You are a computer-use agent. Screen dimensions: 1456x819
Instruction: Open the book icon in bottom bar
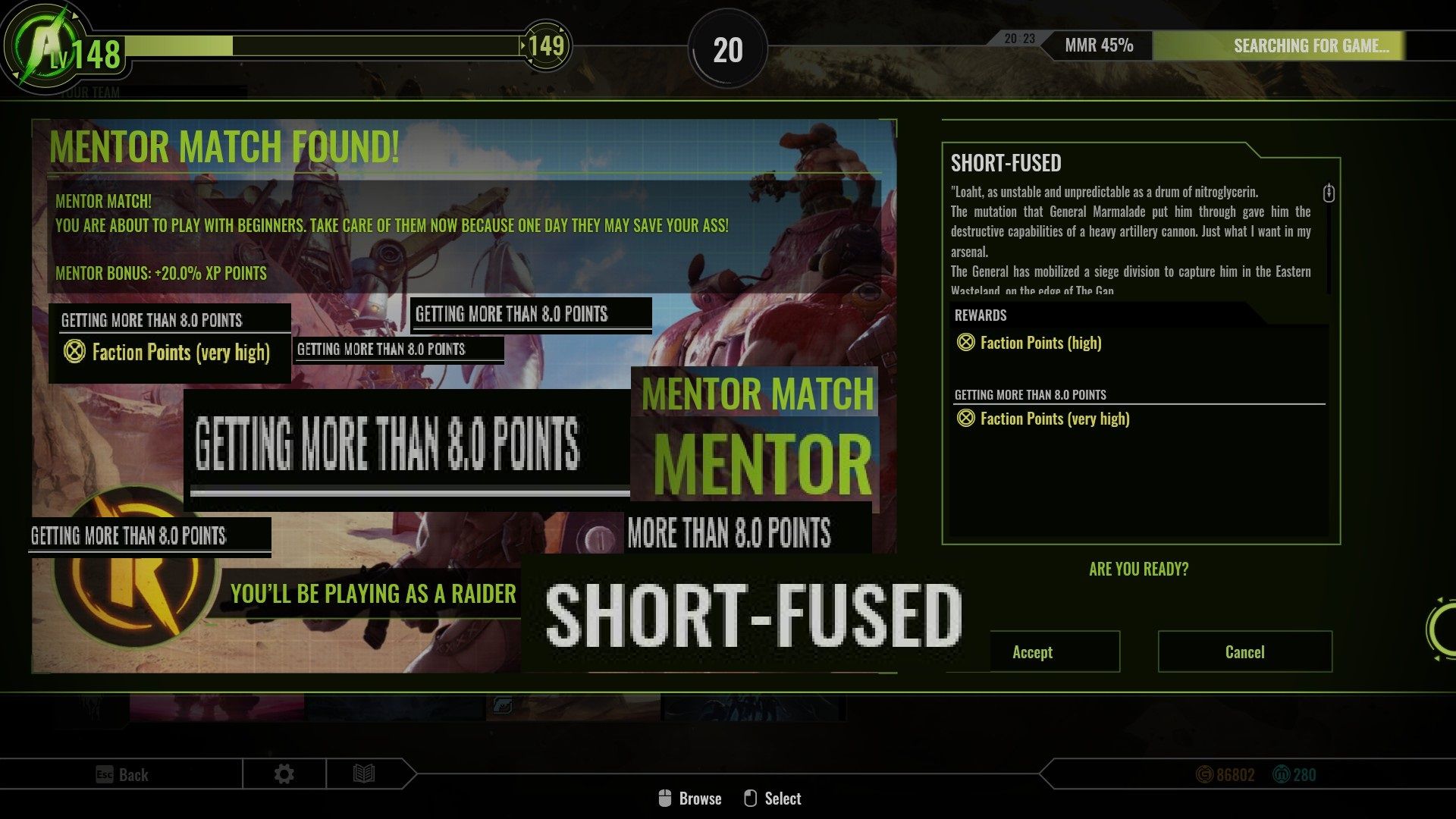coord(364,774)
